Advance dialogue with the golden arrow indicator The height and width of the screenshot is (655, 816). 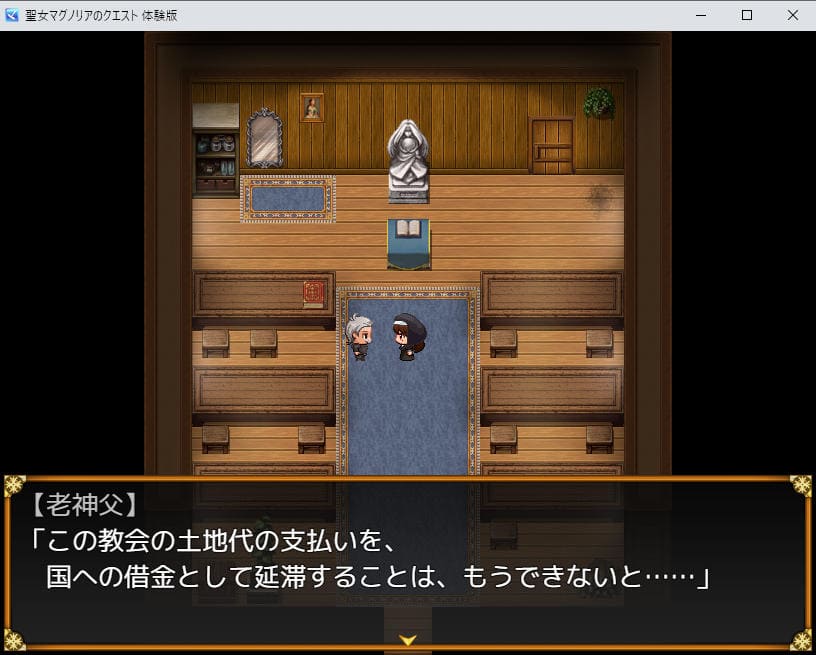(x=407, y=640)
